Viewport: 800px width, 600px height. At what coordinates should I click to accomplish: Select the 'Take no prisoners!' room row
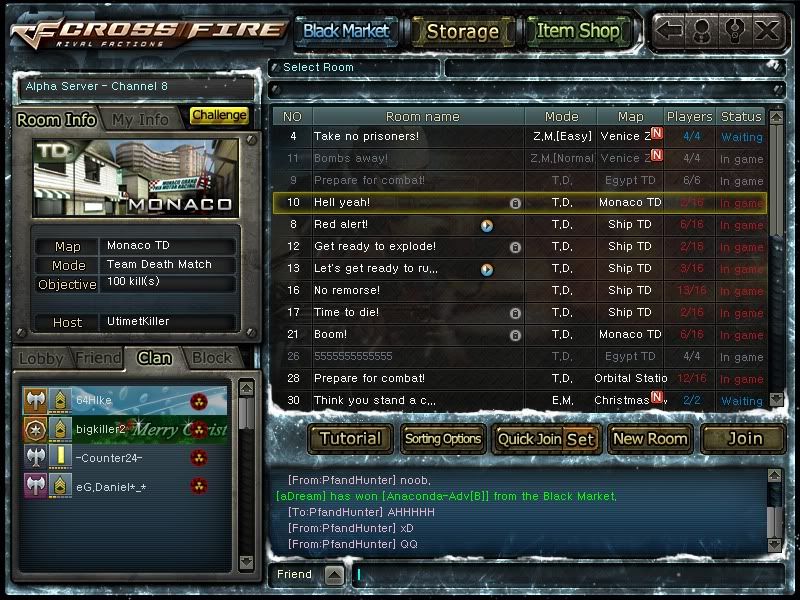coord(420,136)
